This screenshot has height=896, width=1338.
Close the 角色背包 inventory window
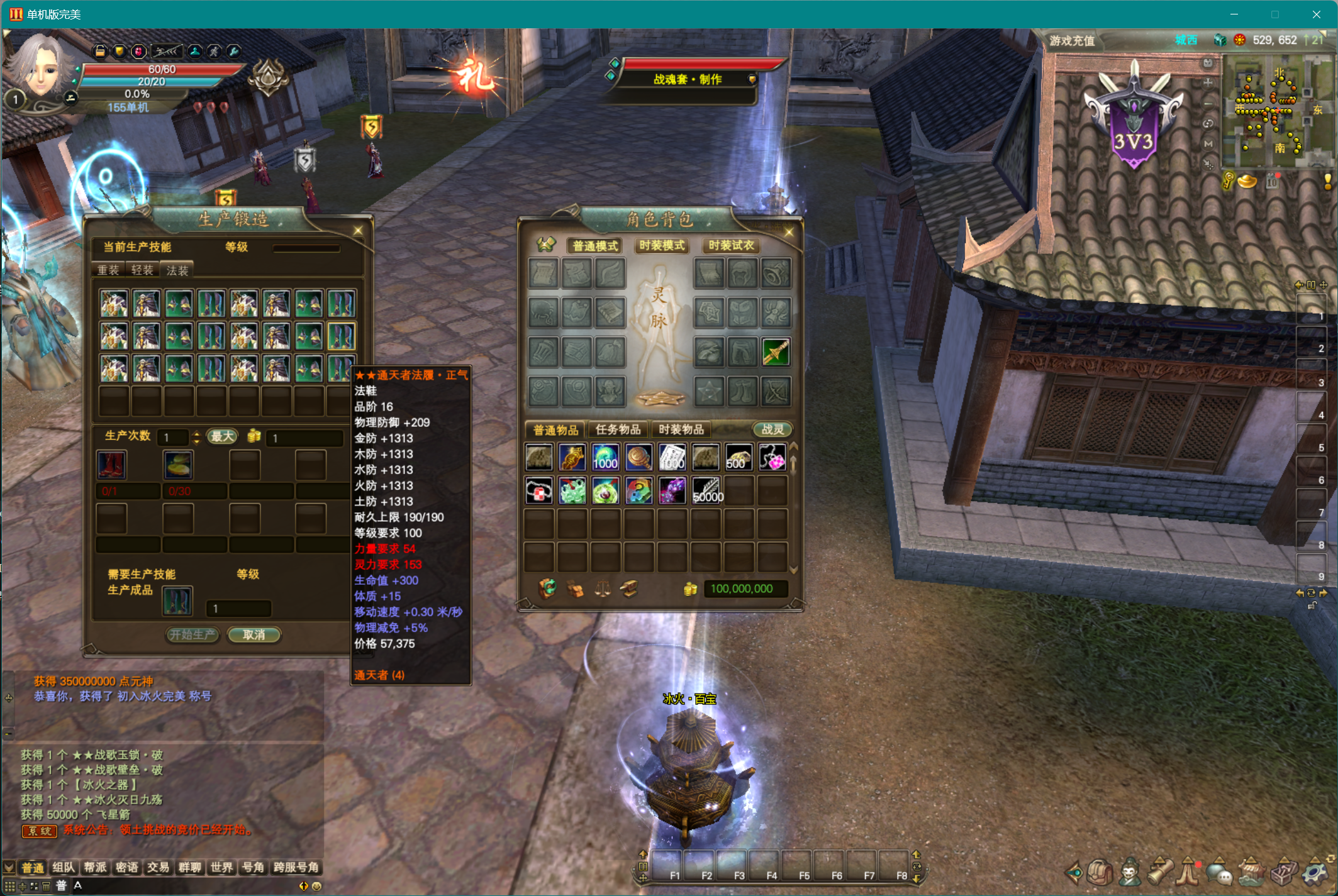pyautogui.click(x=789, y=233)
